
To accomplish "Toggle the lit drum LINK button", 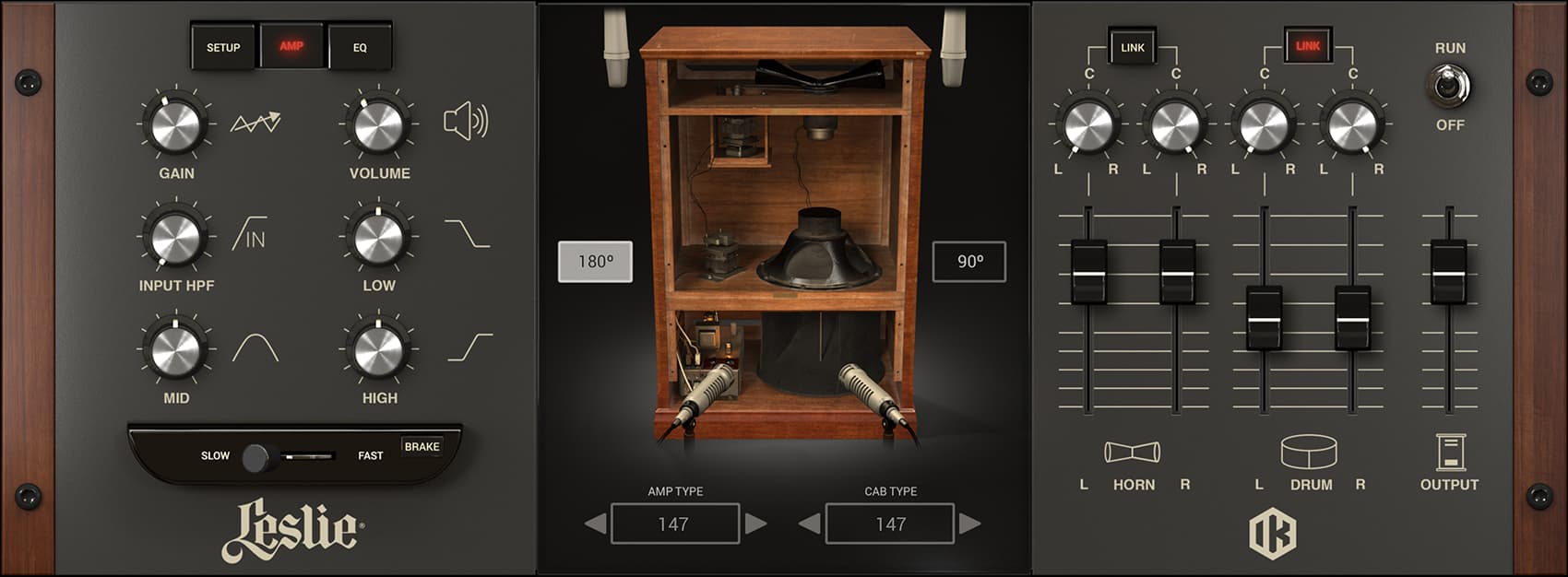I will [x=1308, y=46].
